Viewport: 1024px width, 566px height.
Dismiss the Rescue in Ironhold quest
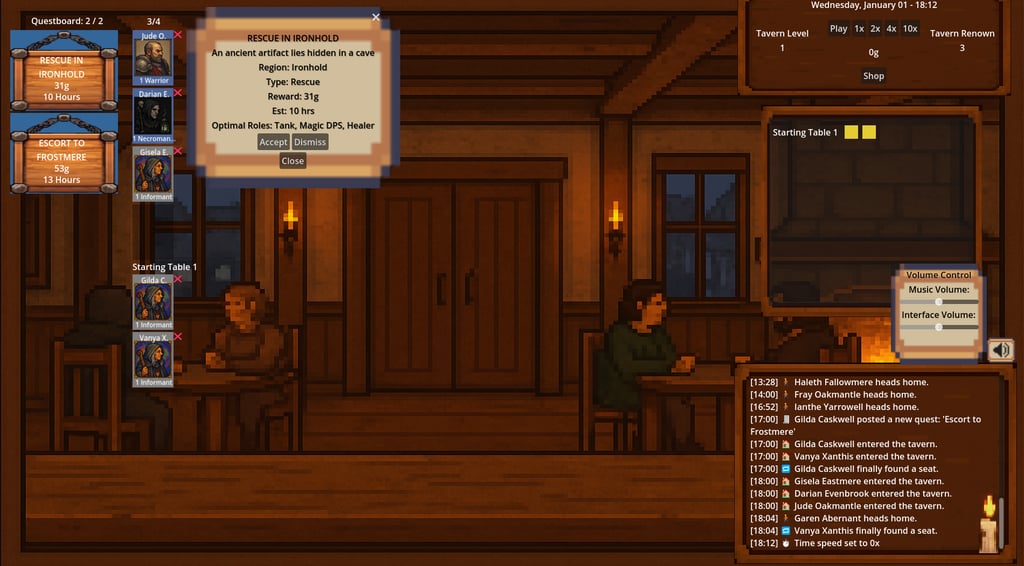pyautogui.click(x=310, y=142)
